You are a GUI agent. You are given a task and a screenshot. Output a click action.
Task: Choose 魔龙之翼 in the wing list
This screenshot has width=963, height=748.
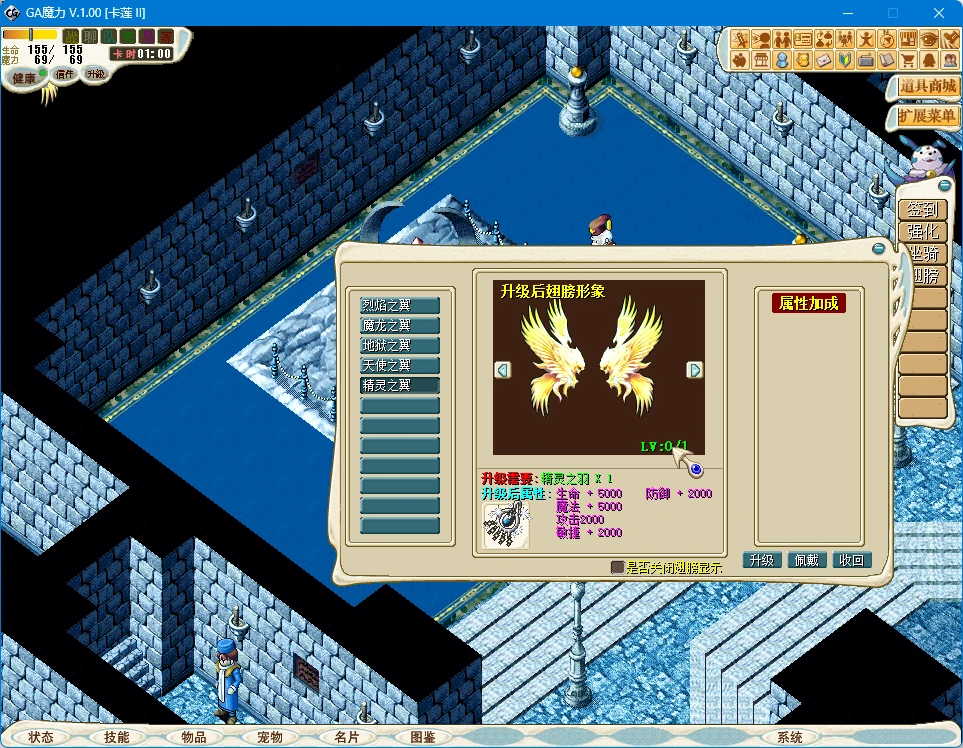[400, 325]
